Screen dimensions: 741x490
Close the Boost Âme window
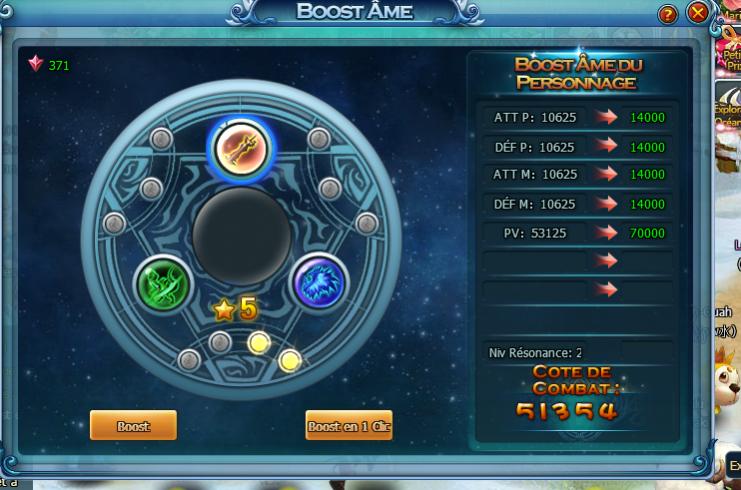coord(698,13)
